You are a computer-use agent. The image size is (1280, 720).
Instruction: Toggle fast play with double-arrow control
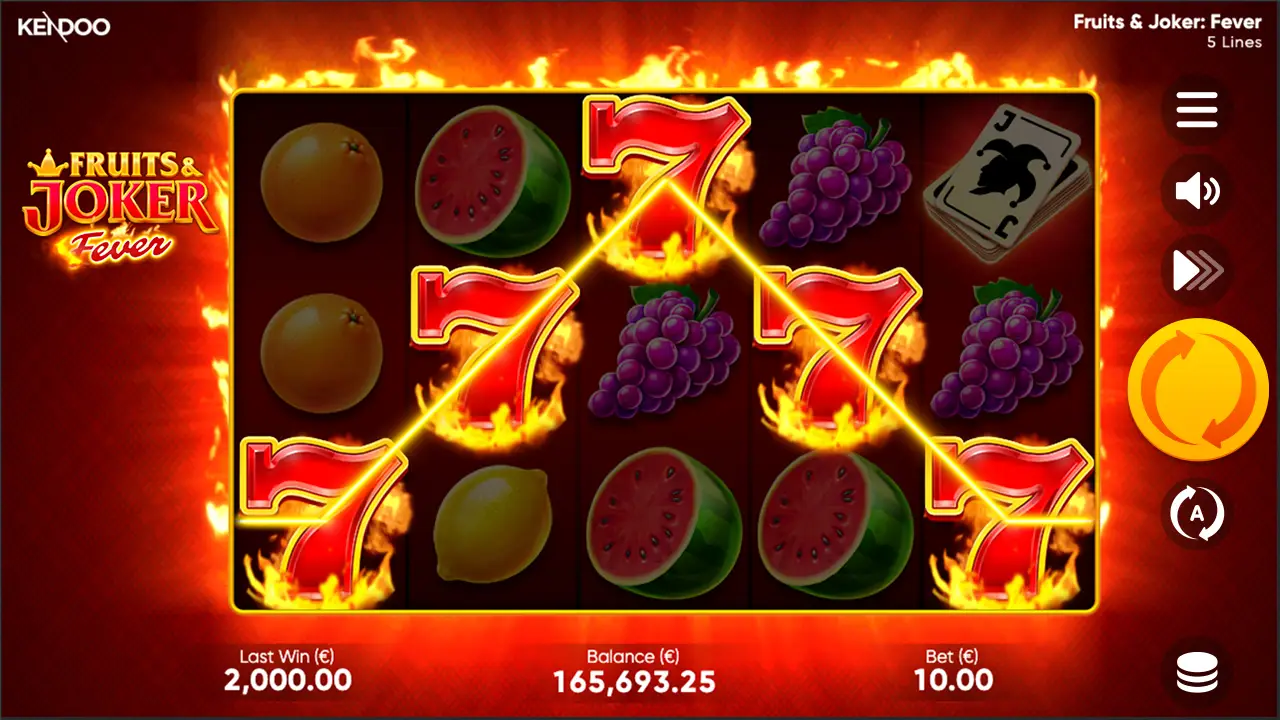click(x=1197, y=269)
